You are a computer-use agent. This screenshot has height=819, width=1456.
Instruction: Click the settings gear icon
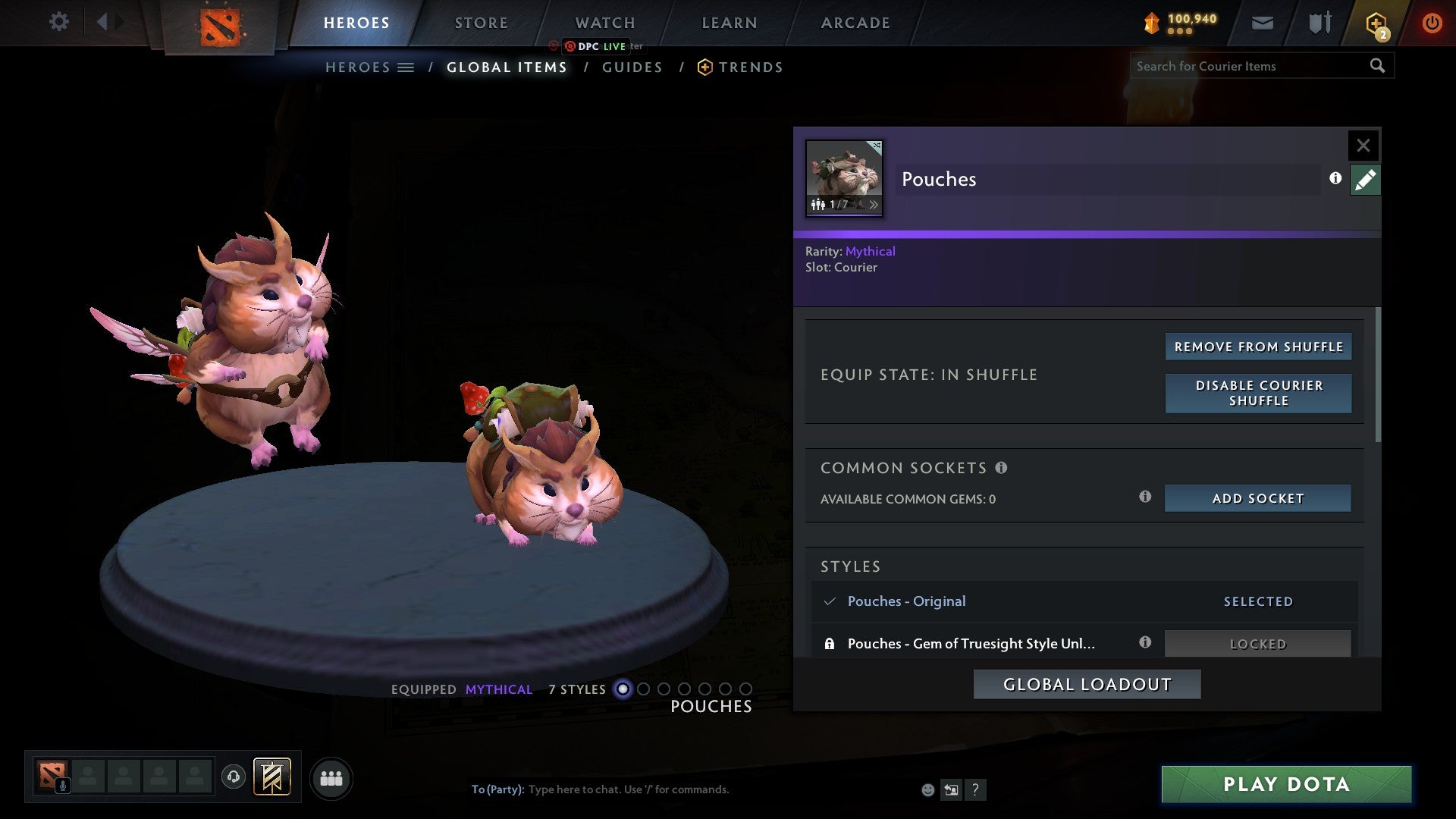pyautogui.click(x=58, y=21)
